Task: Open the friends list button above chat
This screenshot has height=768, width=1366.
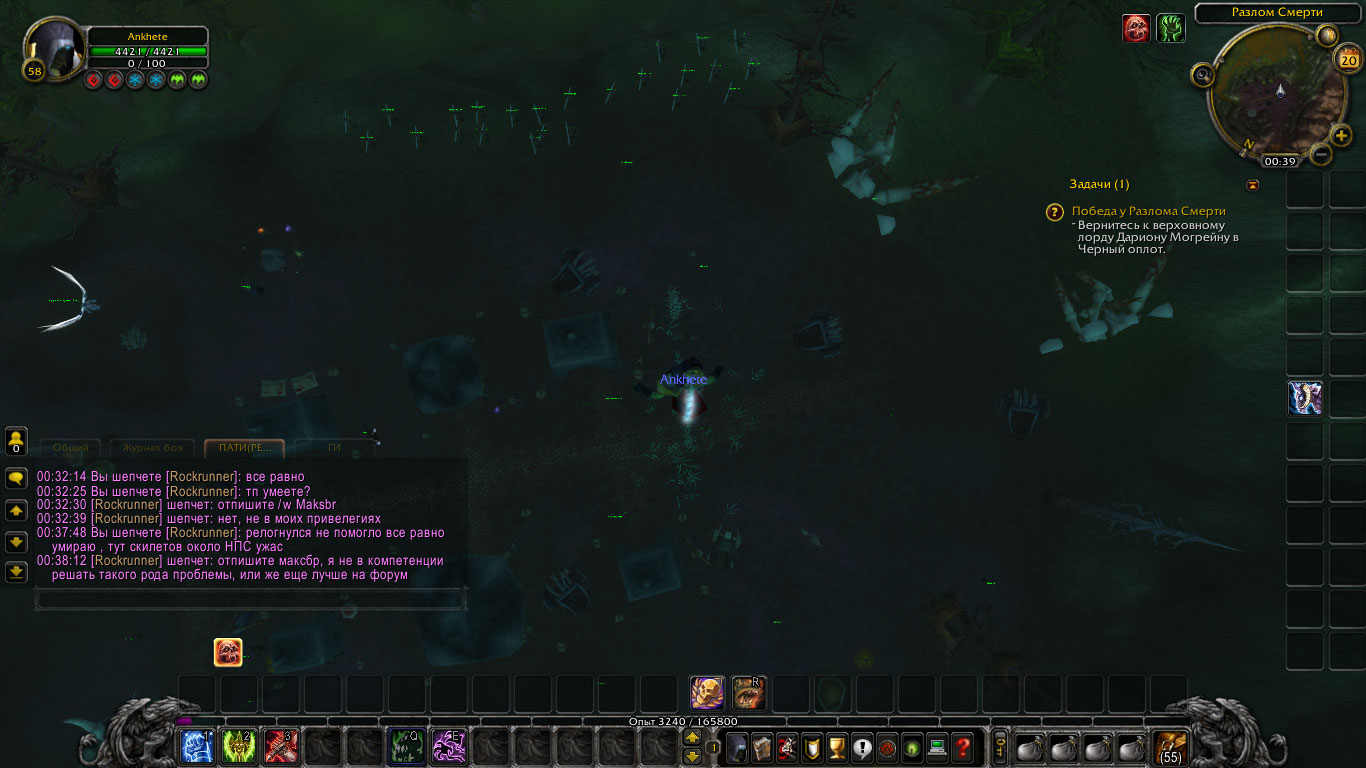Action: pyautogui.click(x=16, y=441)
